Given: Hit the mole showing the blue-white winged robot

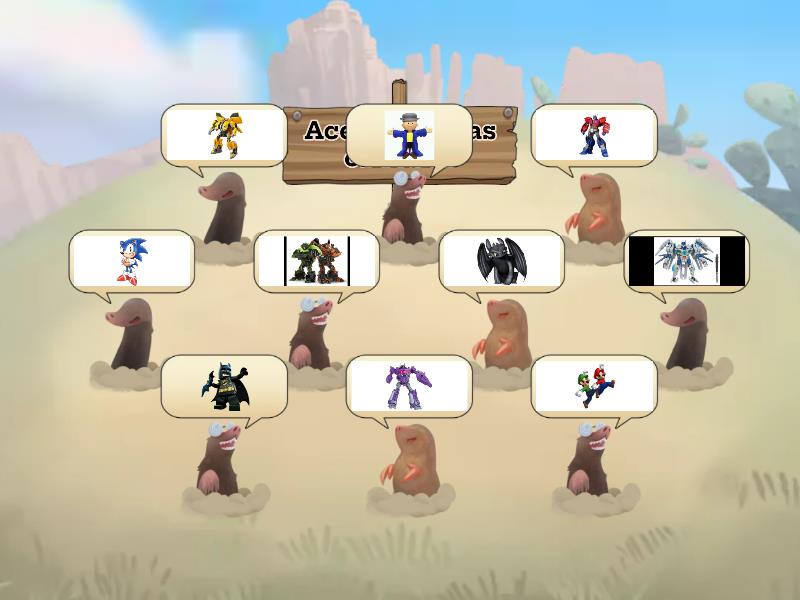Looking at the screenshot, I should [686, 261].
